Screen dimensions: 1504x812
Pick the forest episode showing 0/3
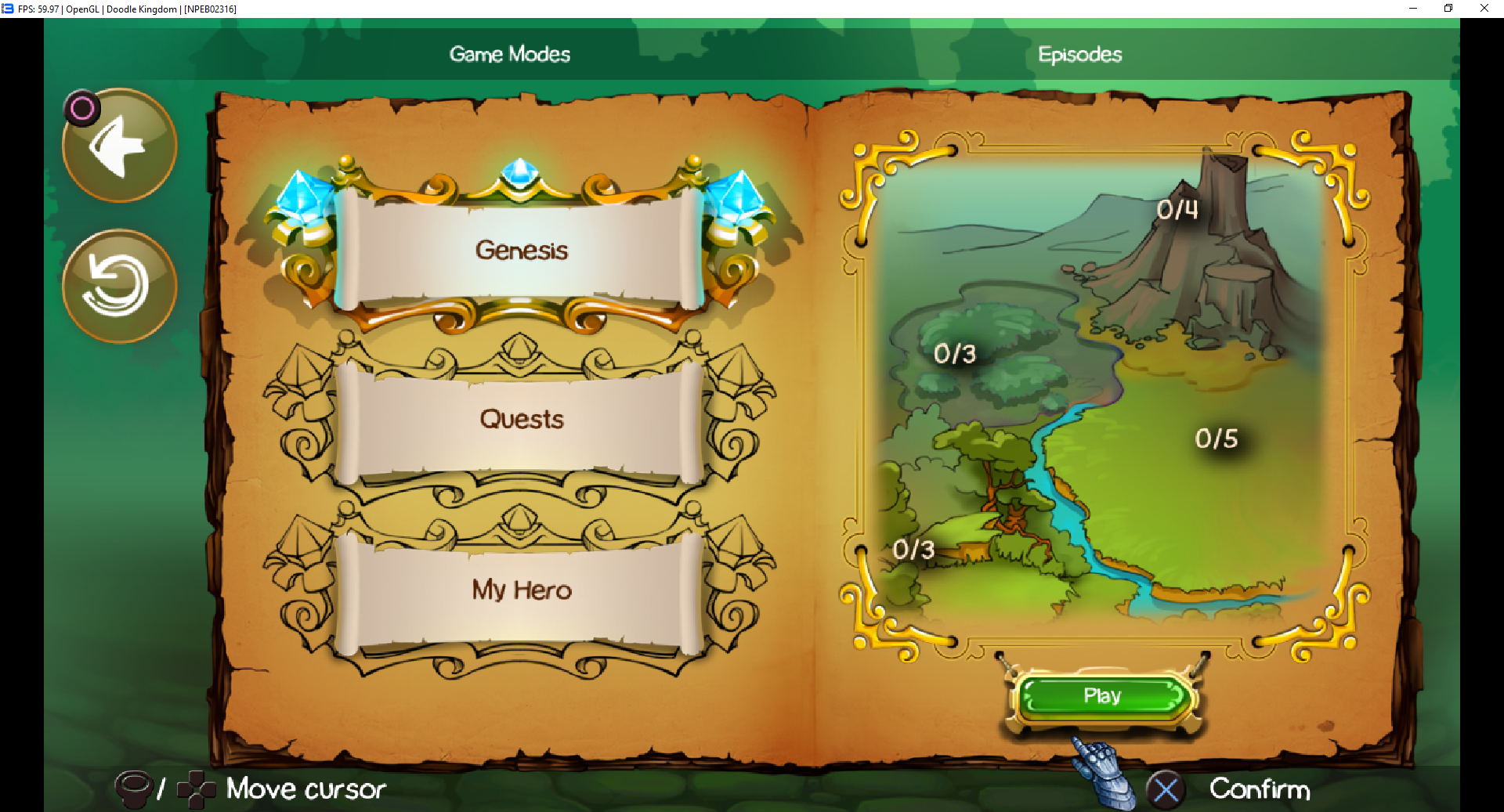pos(955,354)
